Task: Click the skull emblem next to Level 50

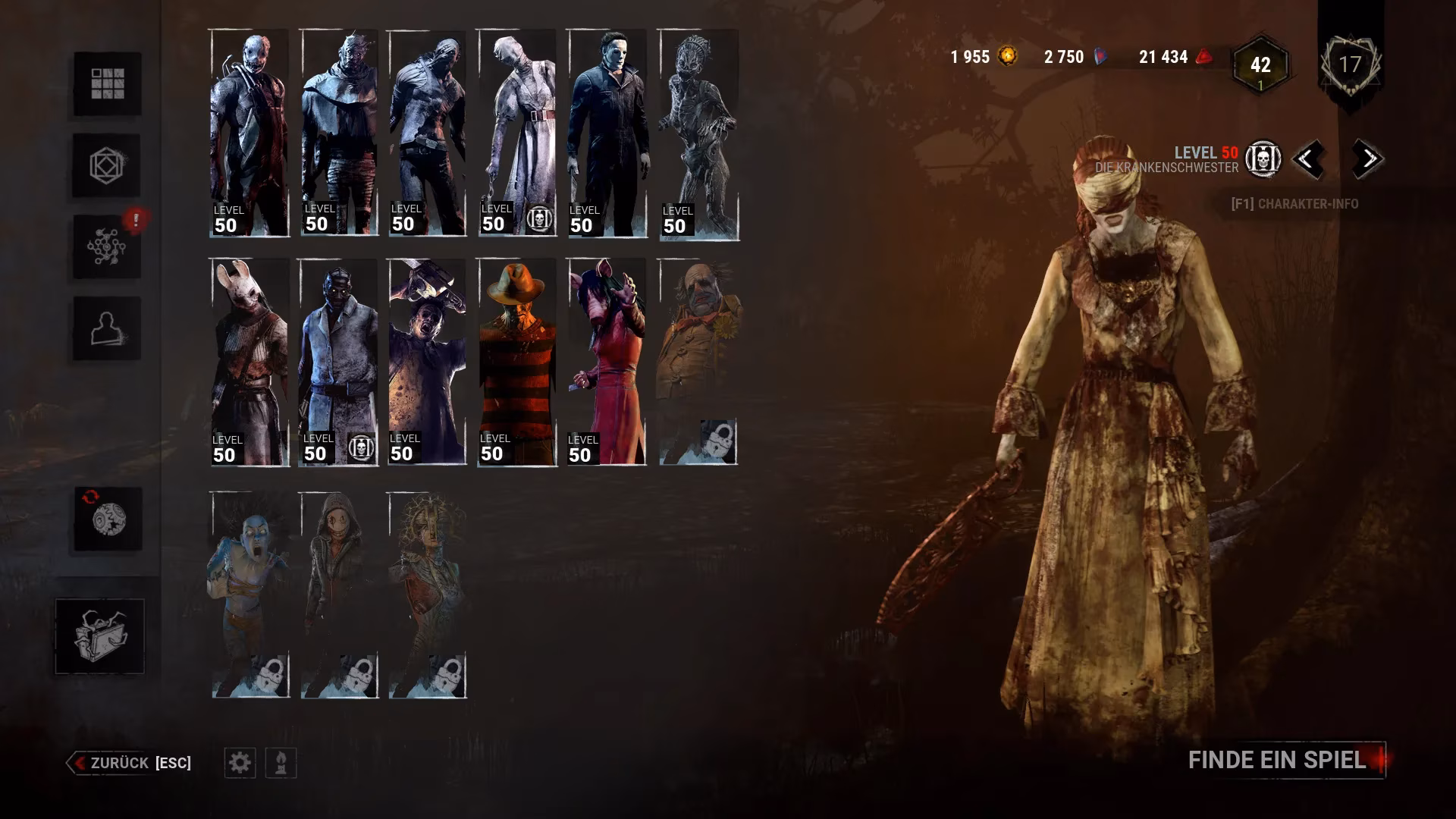Action: 1263,160
